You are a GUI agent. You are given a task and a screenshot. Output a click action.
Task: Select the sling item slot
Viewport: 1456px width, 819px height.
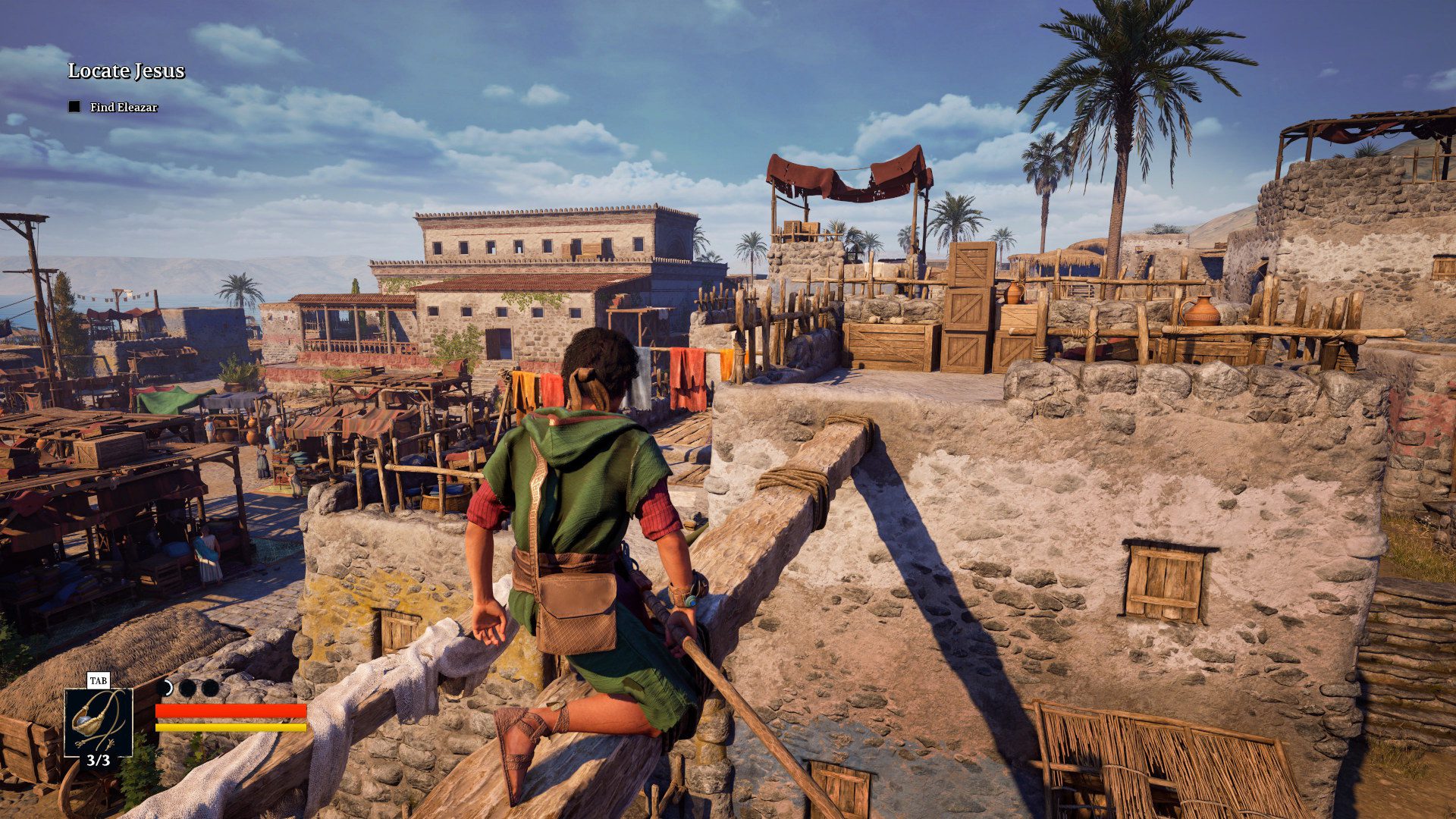point(98,722)
